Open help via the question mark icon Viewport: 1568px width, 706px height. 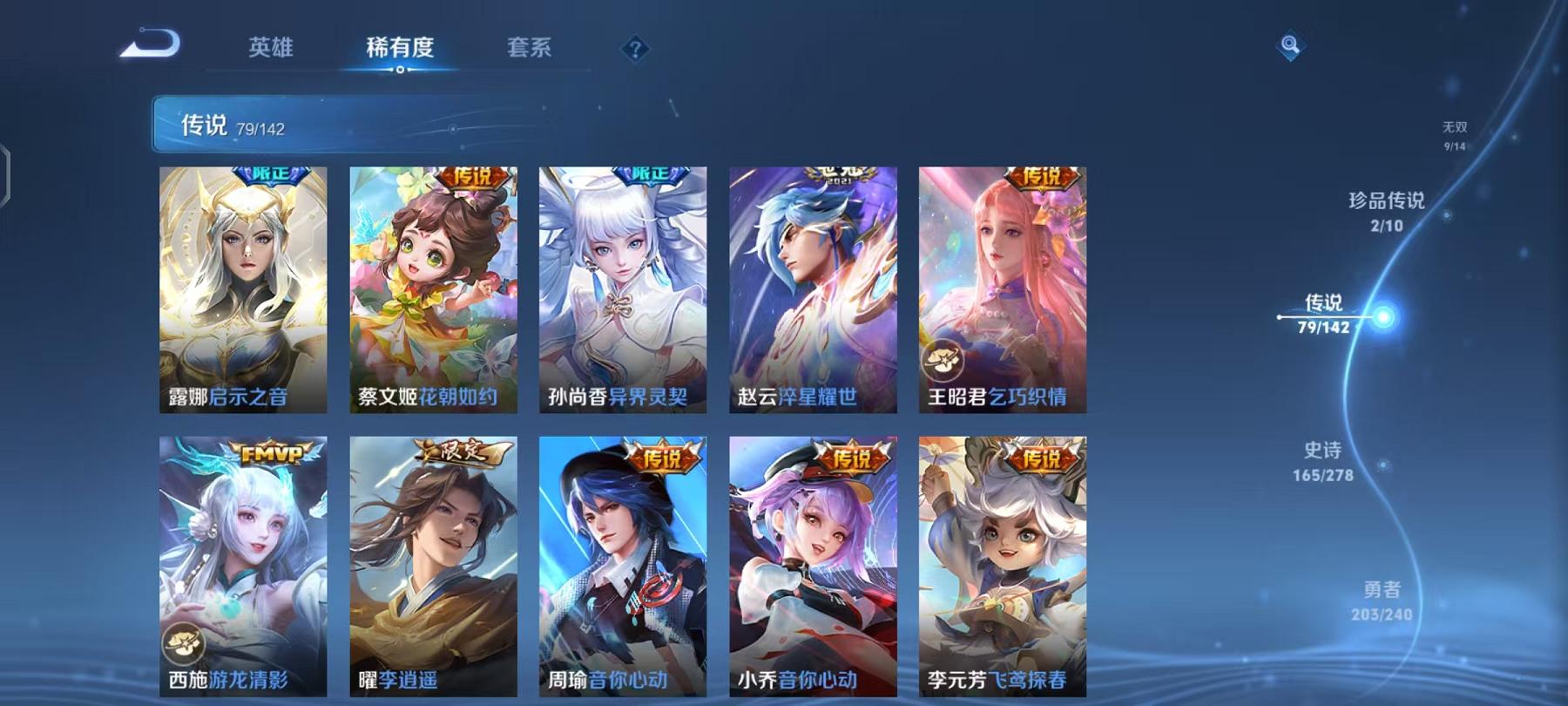point(637,50)
